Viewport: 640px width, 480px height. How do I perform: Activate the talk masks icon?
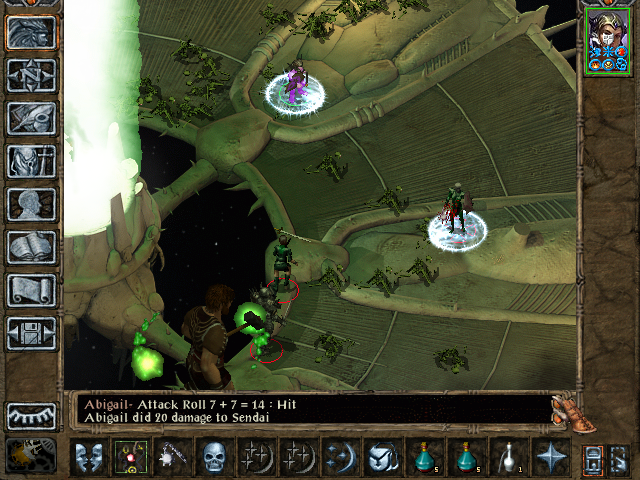pyautogui.click(x=89, y=457)
